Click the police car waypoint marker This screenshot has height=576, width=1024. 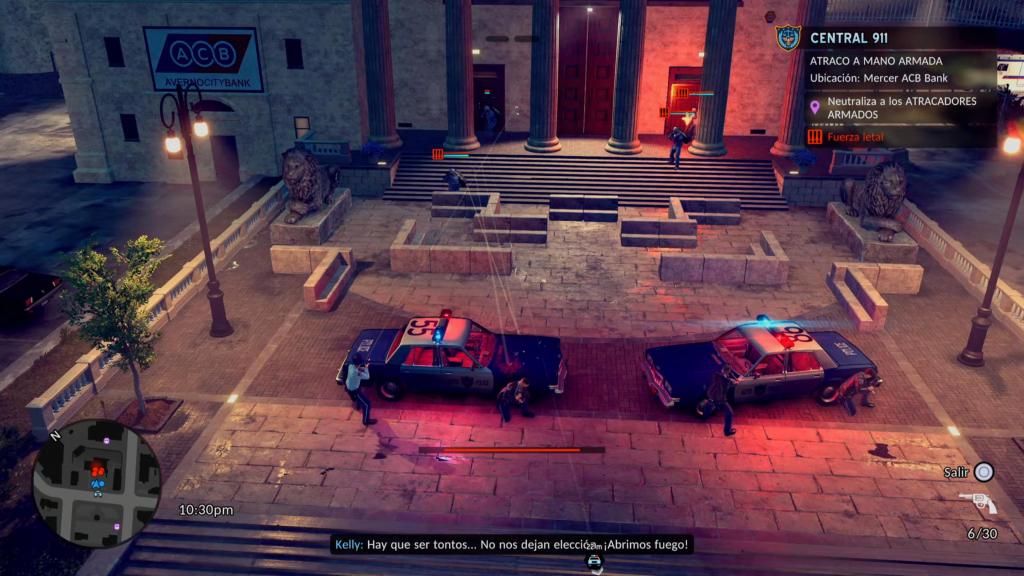(x=594, y=562)
